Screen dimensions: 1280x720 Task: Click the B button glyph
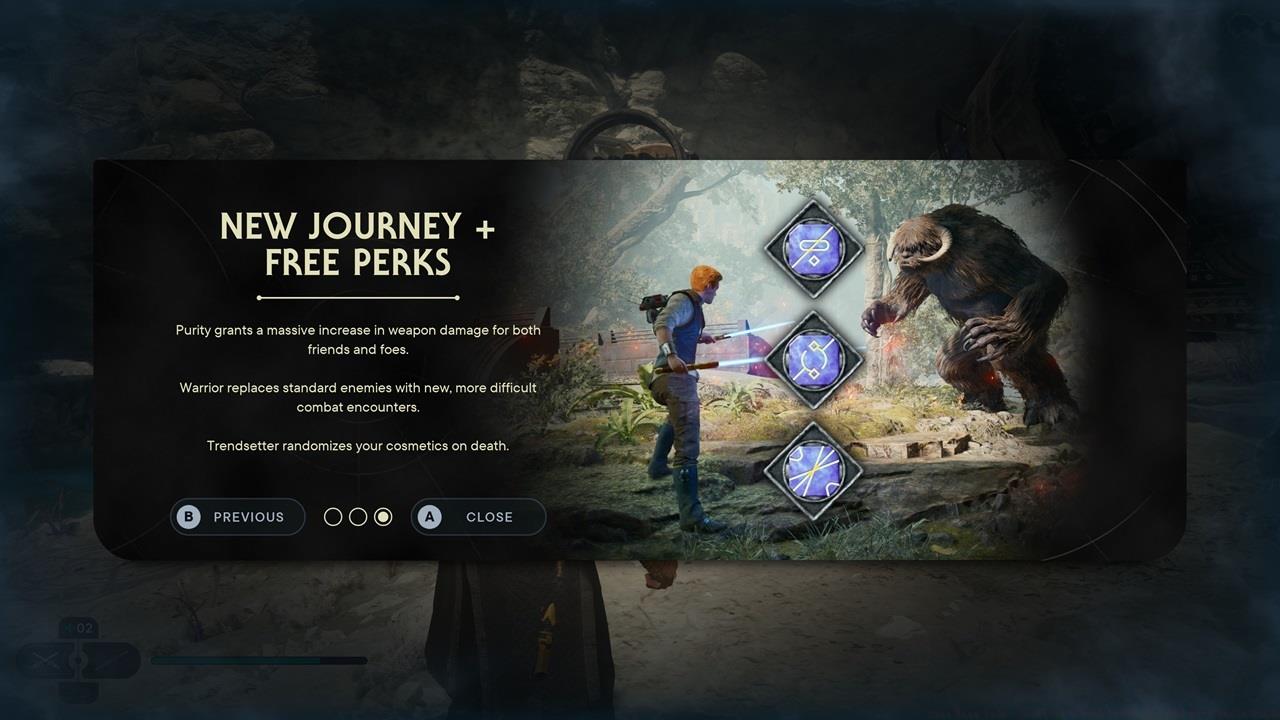[x=187, y=517]
